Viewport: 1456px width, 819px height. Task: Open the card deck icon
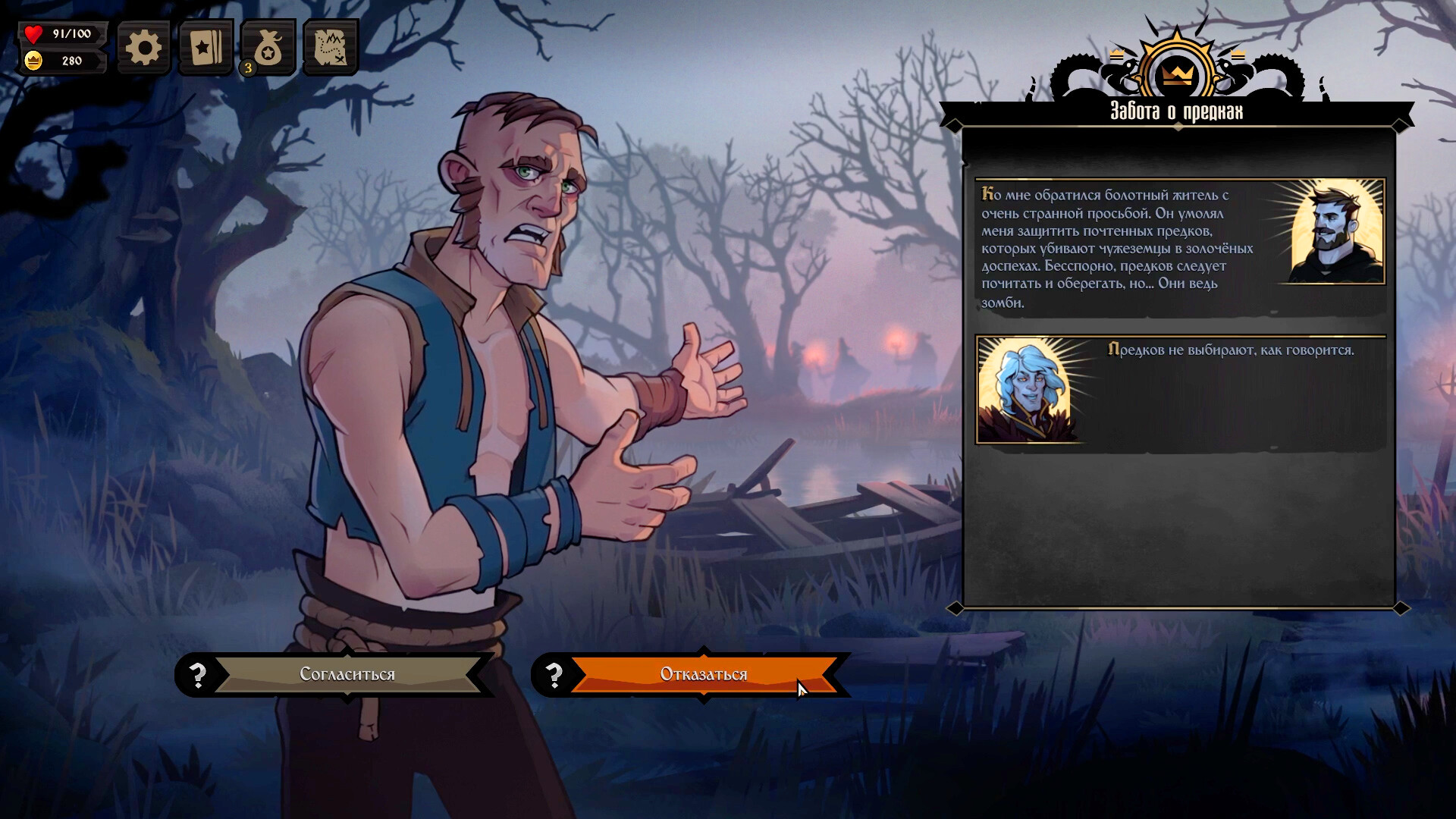(205, 47)
